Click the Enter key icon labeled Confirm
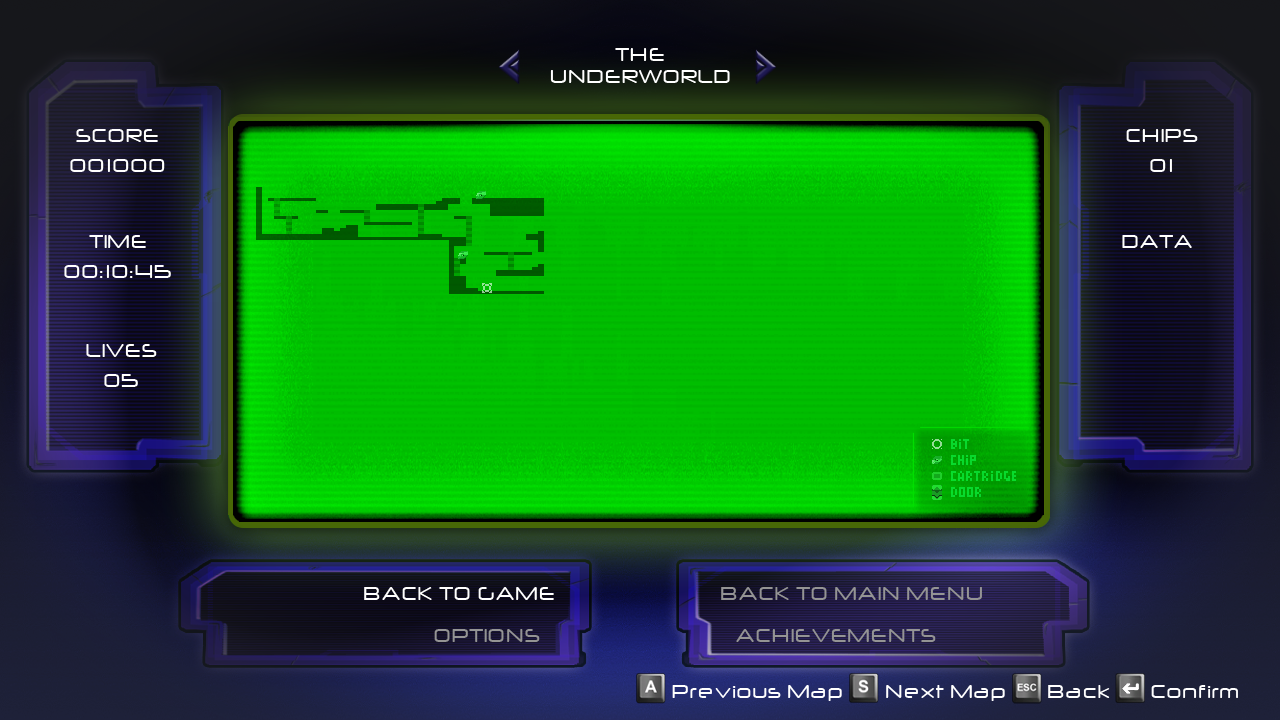This screenshot has width=1280, height=720. (x=1131, y=687)
